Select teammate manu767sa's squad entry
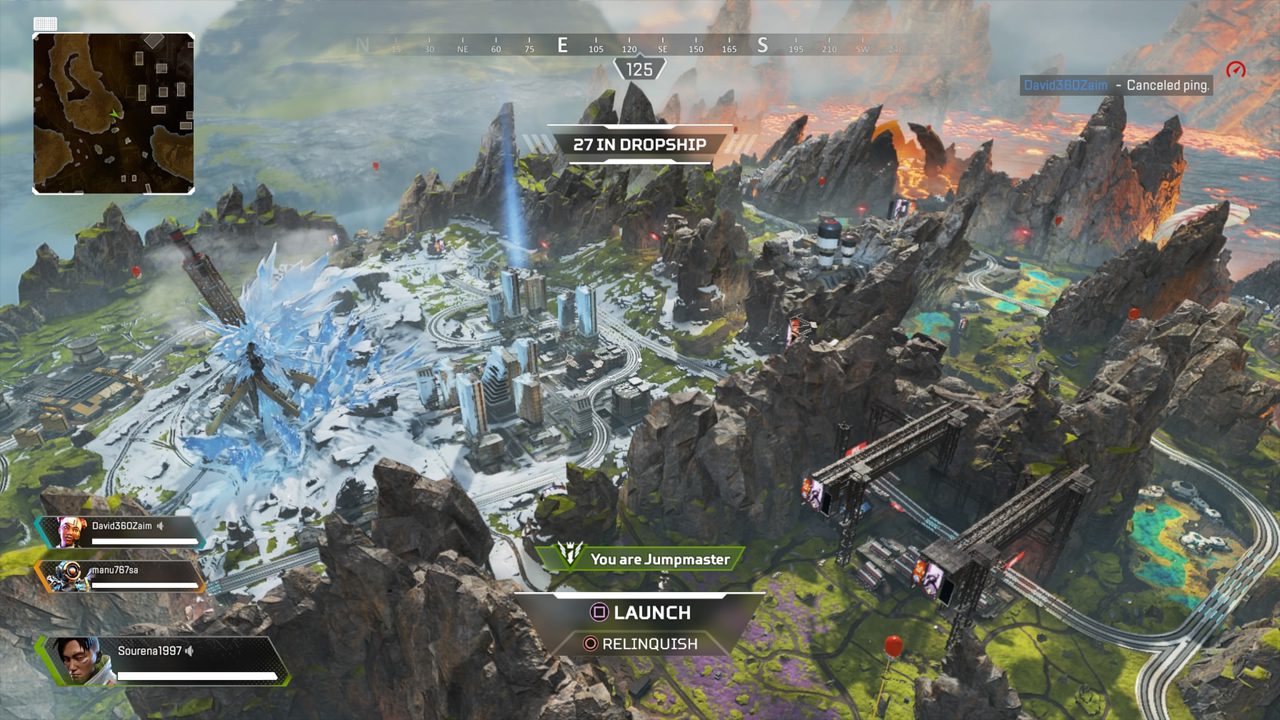This screenshot has height=720, width=1280. (120, 574)
